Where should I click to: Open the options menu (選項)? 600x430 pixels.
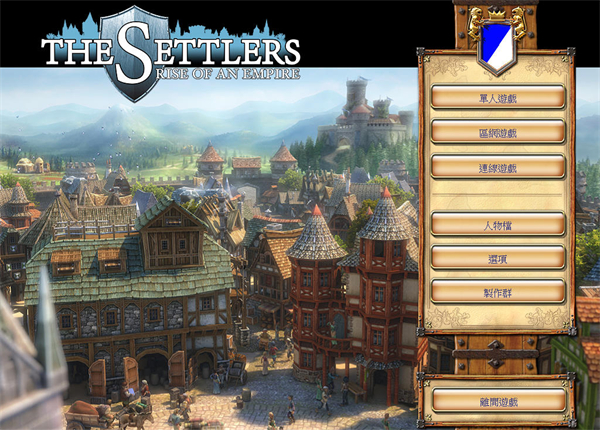click(498, 257)
